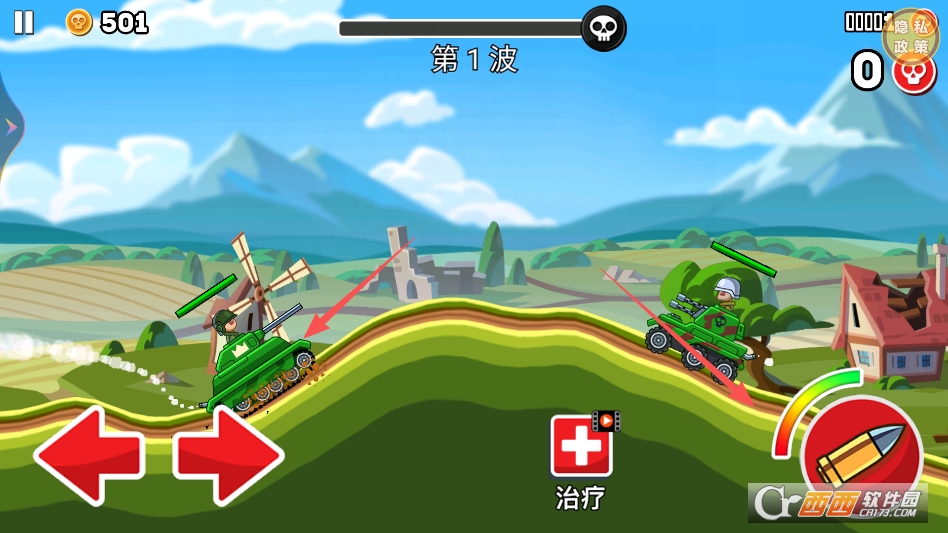Use the 治疗 heal button
Viewport: 948px width, 533px height.
[581, 447]
